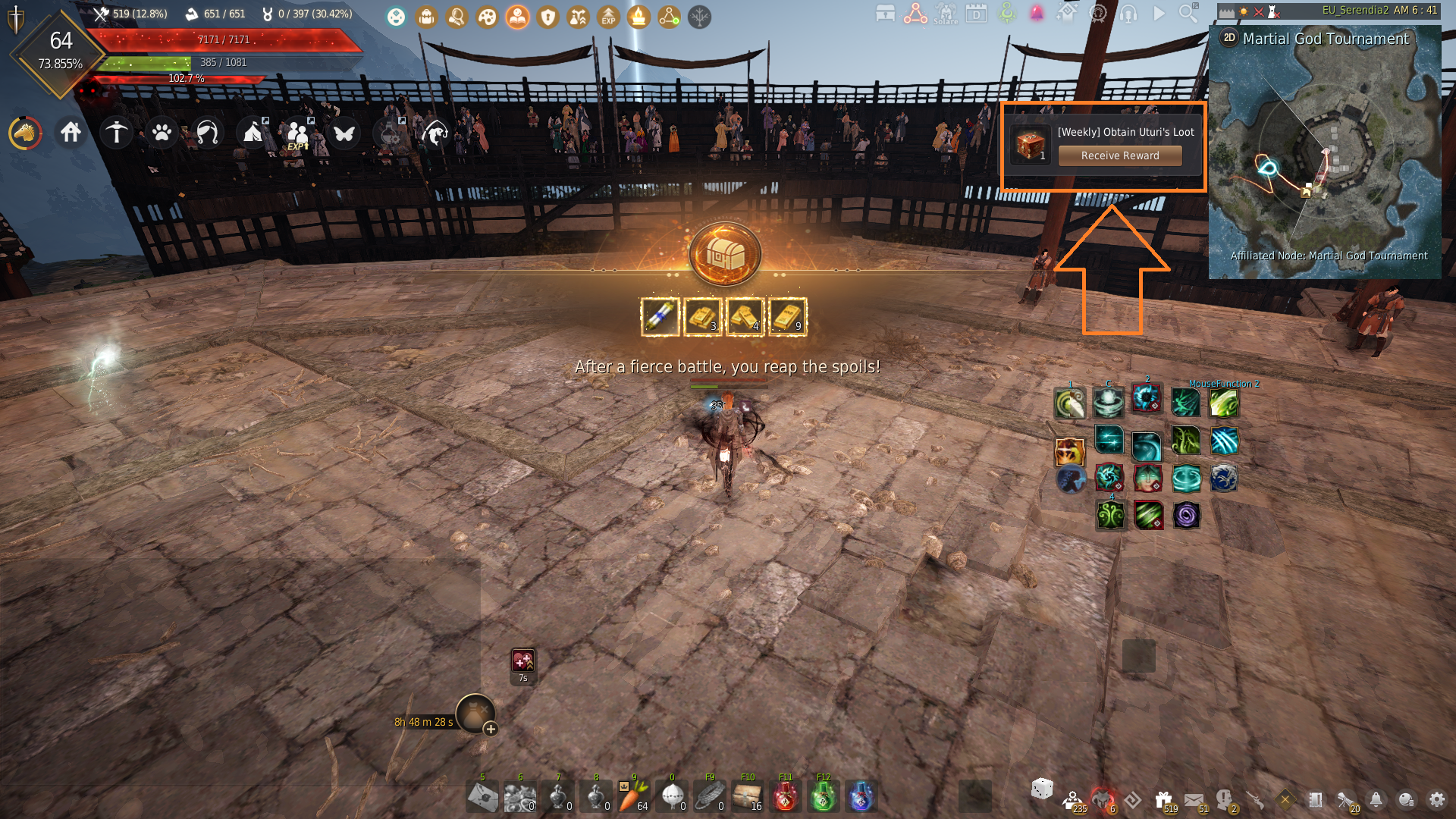The image size is (1456, 819).
Task: Open the mail envelope icon
Action: click(x=1194, y=799)
